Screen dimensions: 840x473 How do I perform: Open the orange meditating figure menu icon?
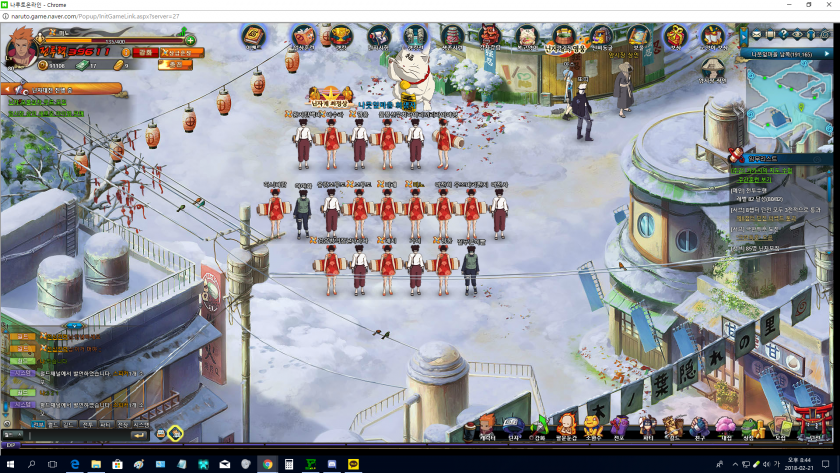point(566,424)
